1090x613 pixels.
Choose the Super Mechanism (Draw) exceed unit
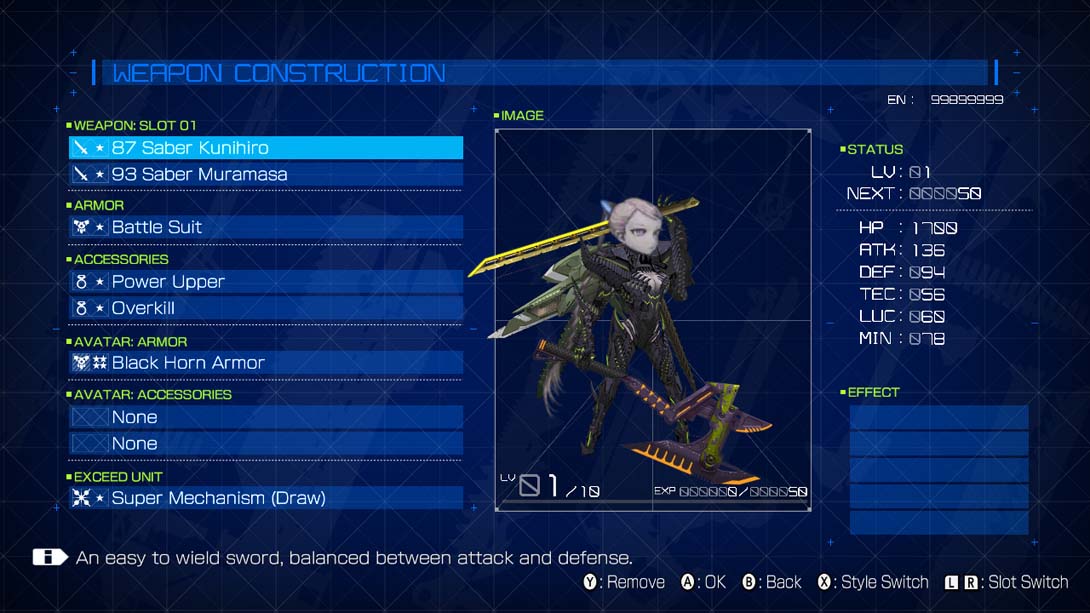tap(265, 498)
